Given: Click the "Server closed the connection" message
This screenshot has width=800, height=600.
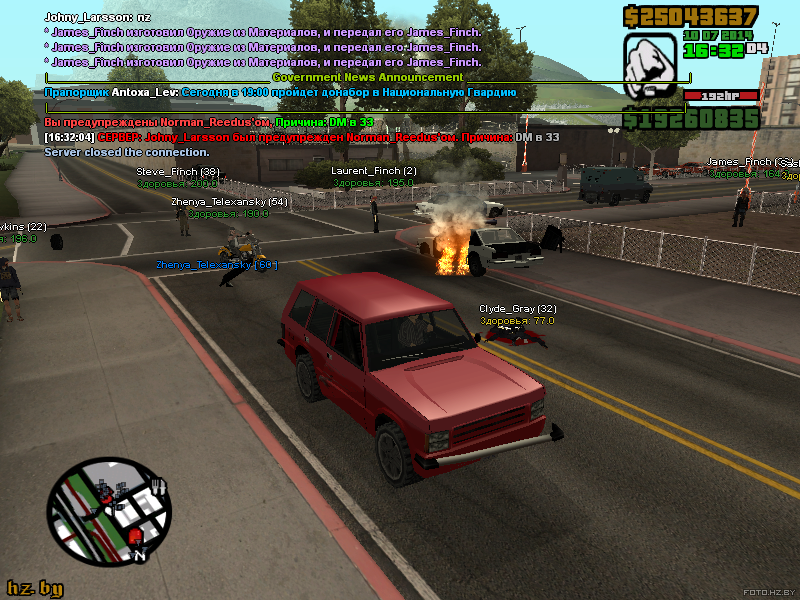Looking at the screenshot, I should coord(127,152).
